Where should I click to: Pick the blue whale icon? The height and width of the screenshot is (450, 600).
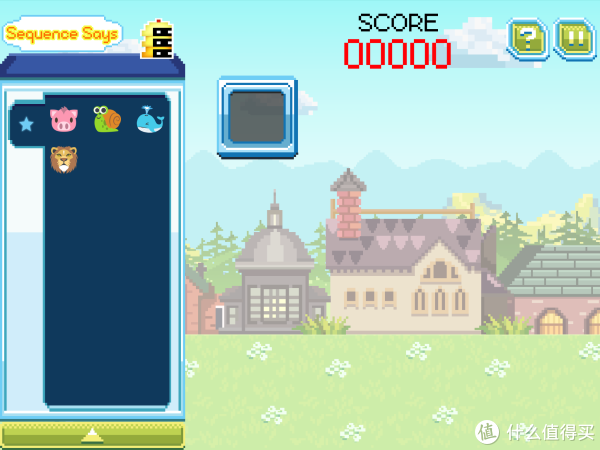(150, 121)
